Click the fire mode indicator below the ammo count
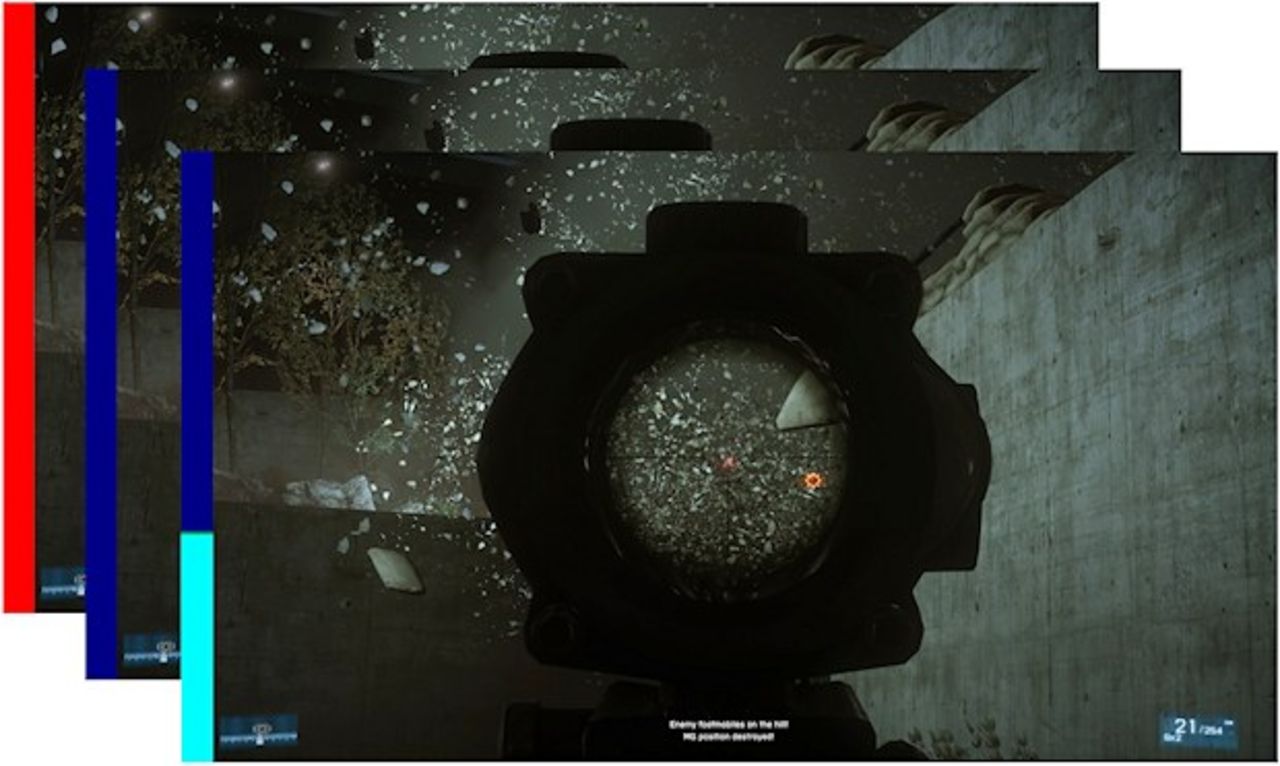Image resolution: width=1280 pixels, height=766 pixels. pyautogui.click(x=1172, y=737)
